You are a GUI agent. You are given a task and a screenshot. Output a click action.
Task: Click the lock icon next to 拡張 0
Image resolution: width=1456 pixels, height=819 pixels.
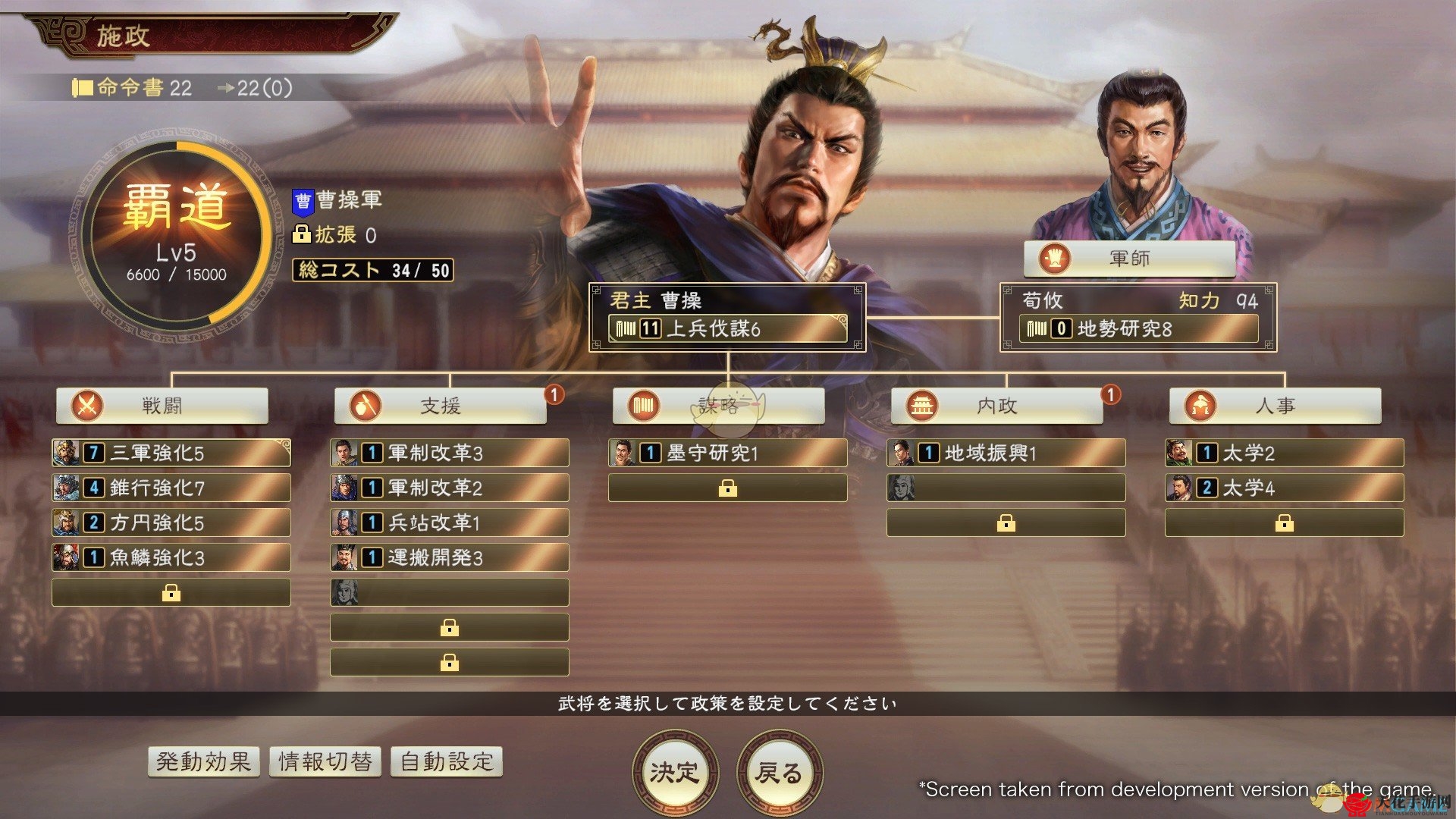(302, 235)
